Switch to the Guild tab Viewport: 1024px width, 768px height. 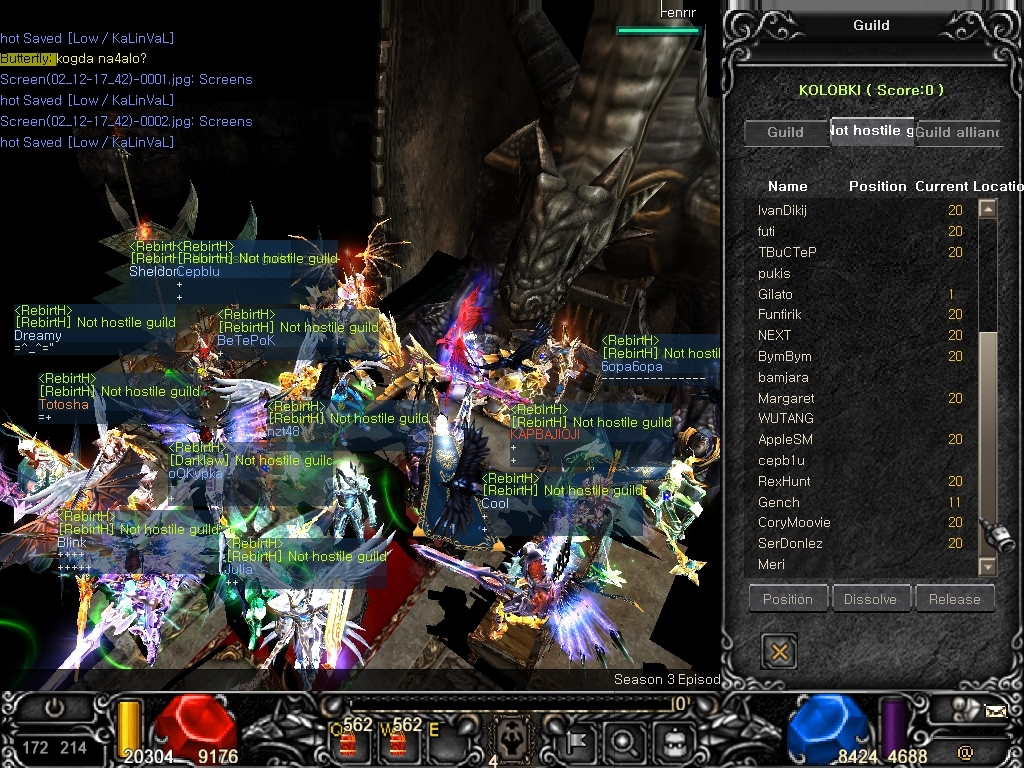pos(785,132)
